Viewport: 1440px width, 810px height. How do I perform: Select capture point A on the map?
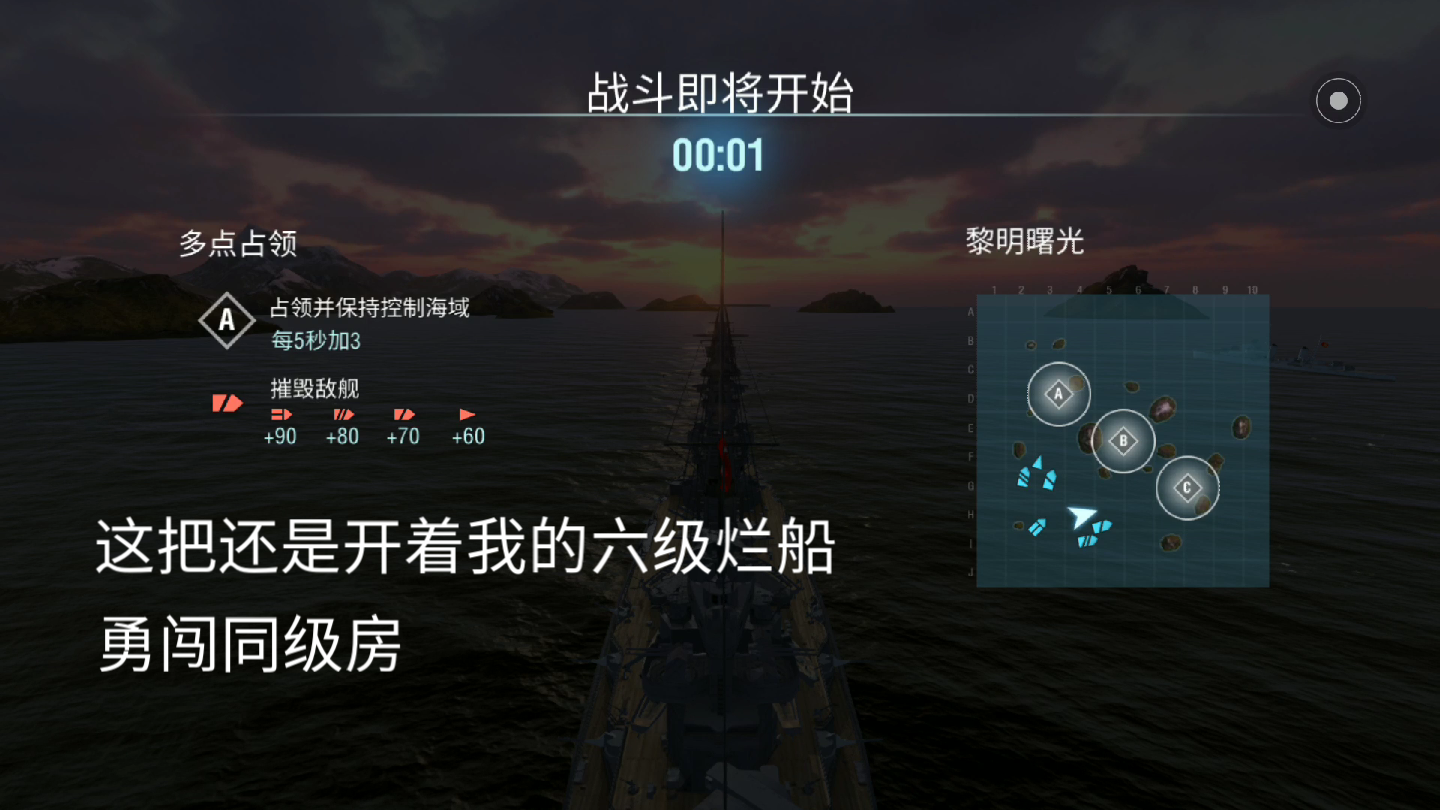coord(1058,394)
